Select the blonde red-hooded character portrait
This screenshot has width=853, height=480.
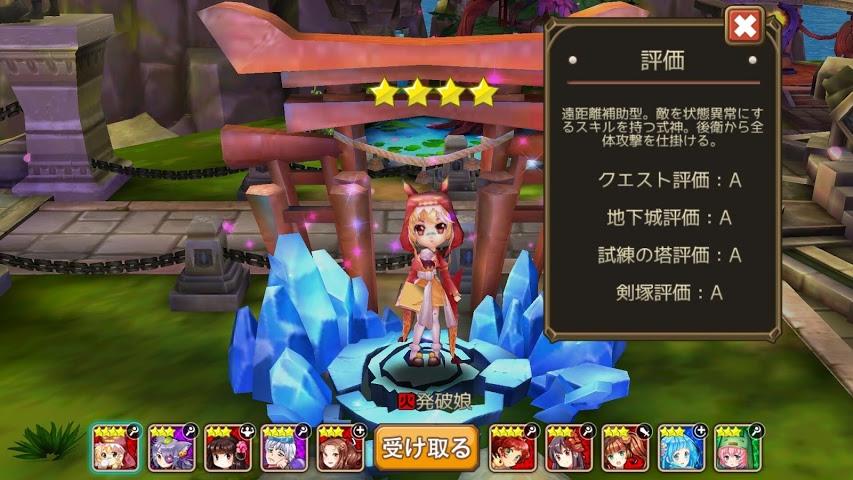pos(116,448)
